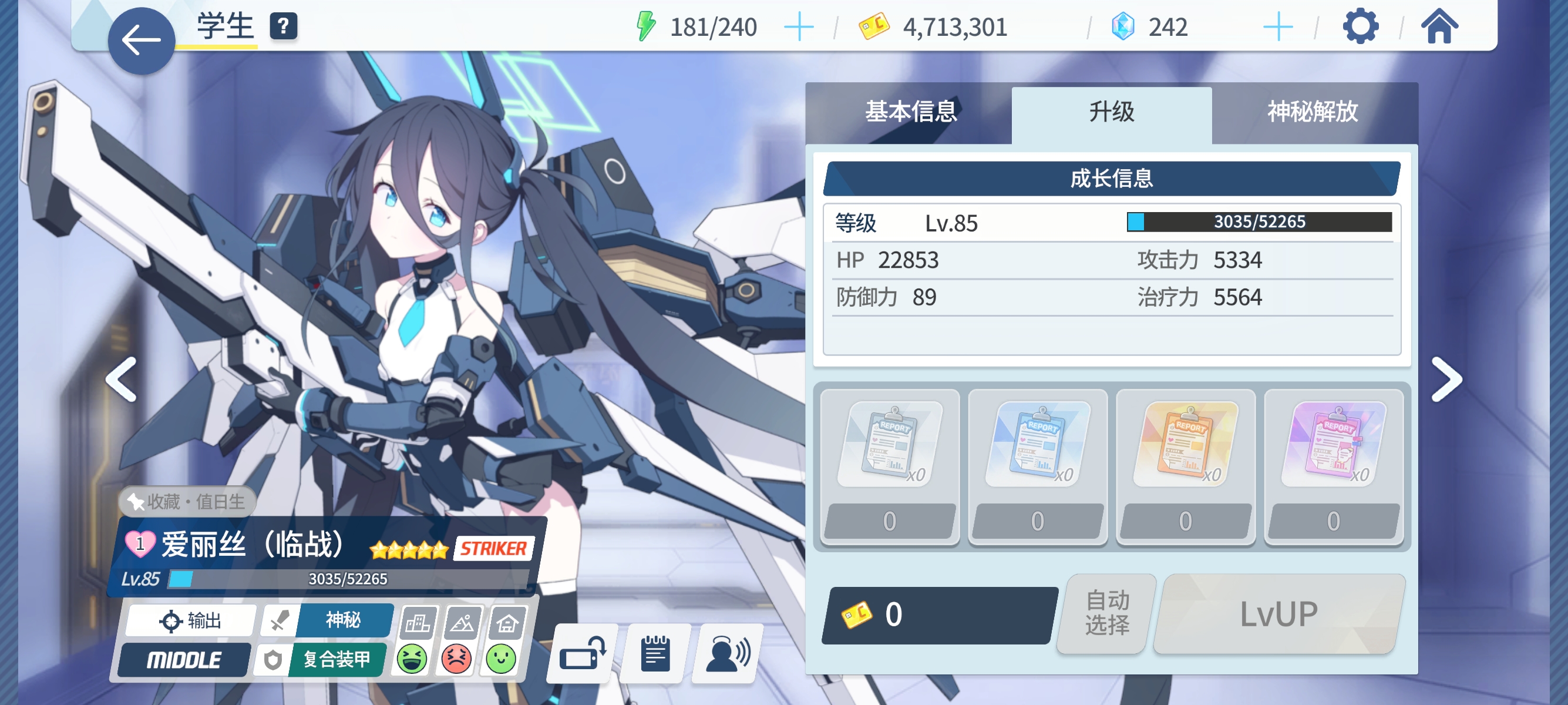Viewport: 1568px width, 705px height.
Task: Click the left arrow to previous student
Action: [x=119, y=379]
